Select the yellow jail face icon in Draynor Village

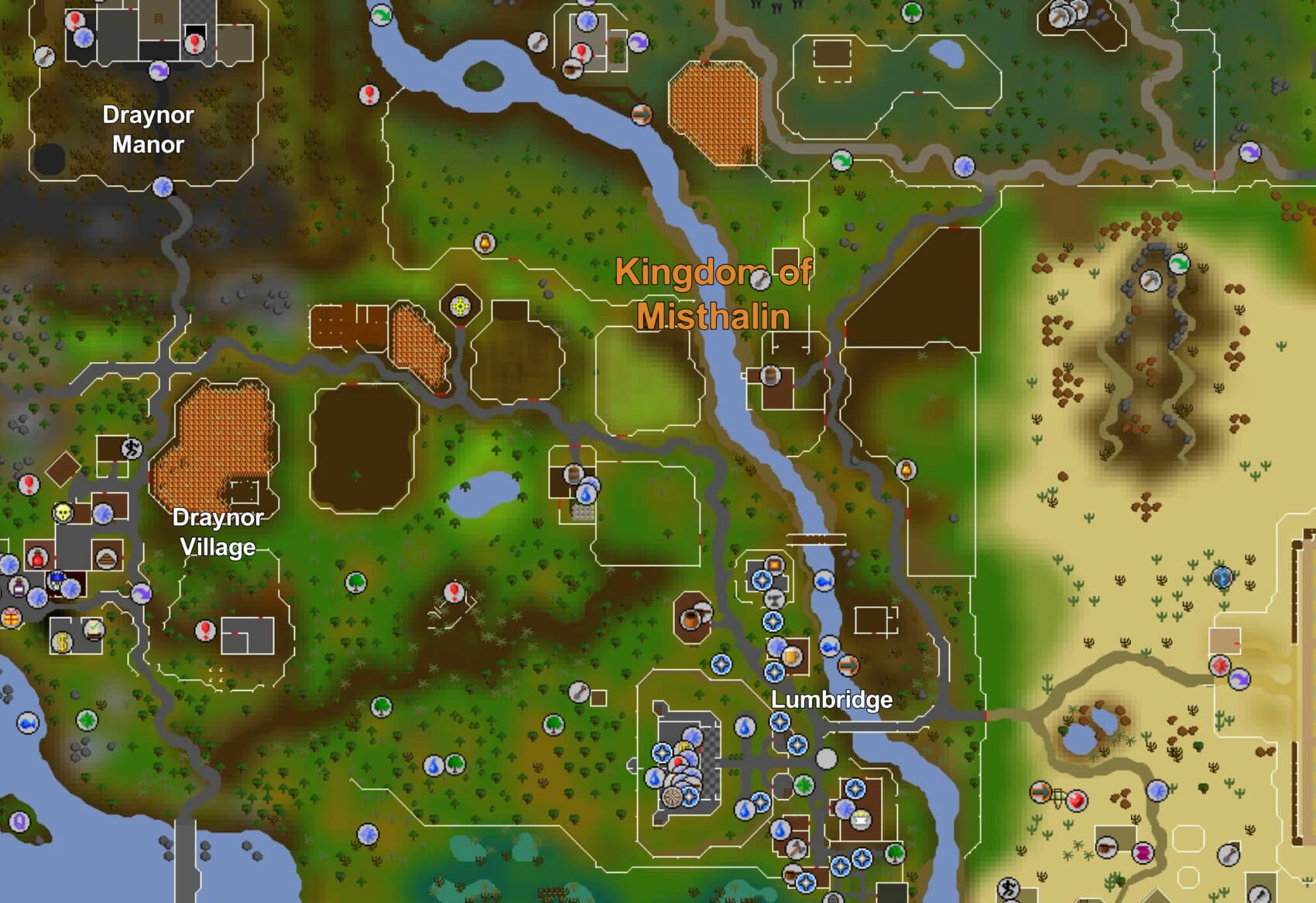coord(62,513)
